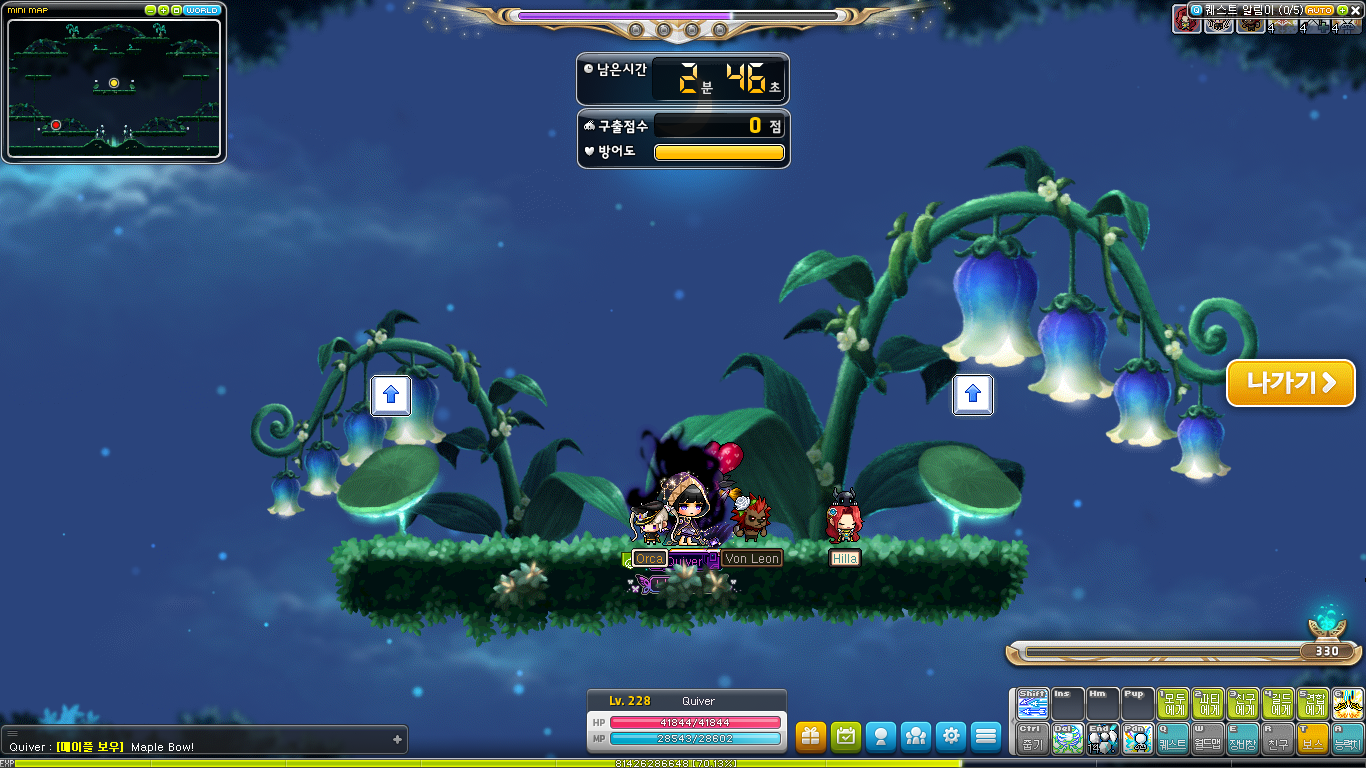The width and height of the screenshot is (1366, 768).
Task: Open the 퀘스트 (Quest) quickslot icon
Action: [1172, 743]
